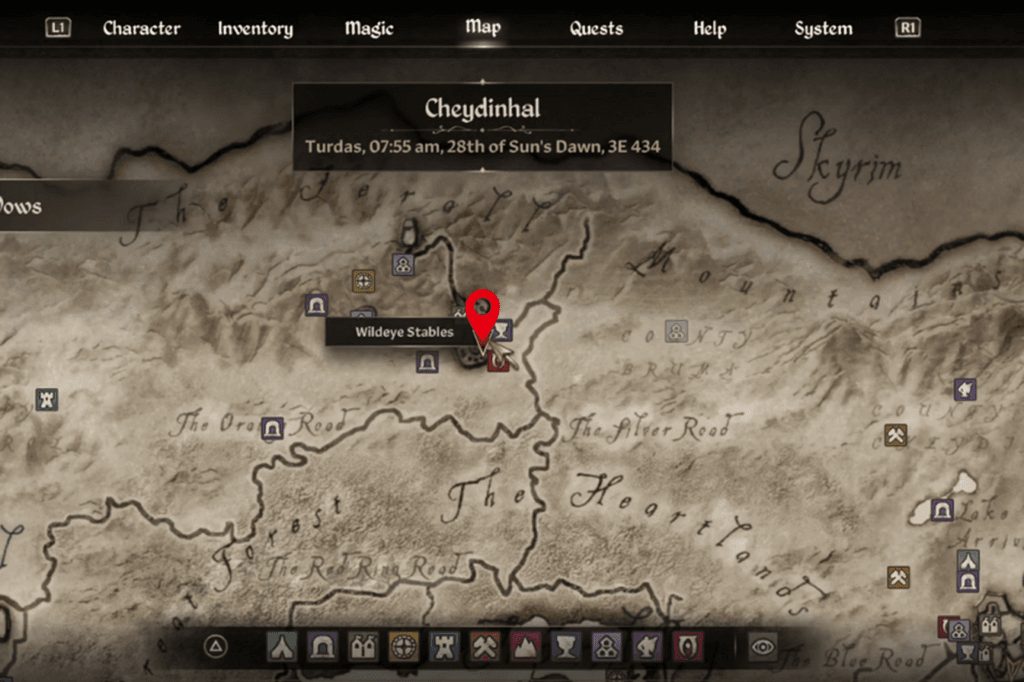Select the Map tab
Image resolution: width=1024 pixels, height=682 pixels.
pos(482,27)
